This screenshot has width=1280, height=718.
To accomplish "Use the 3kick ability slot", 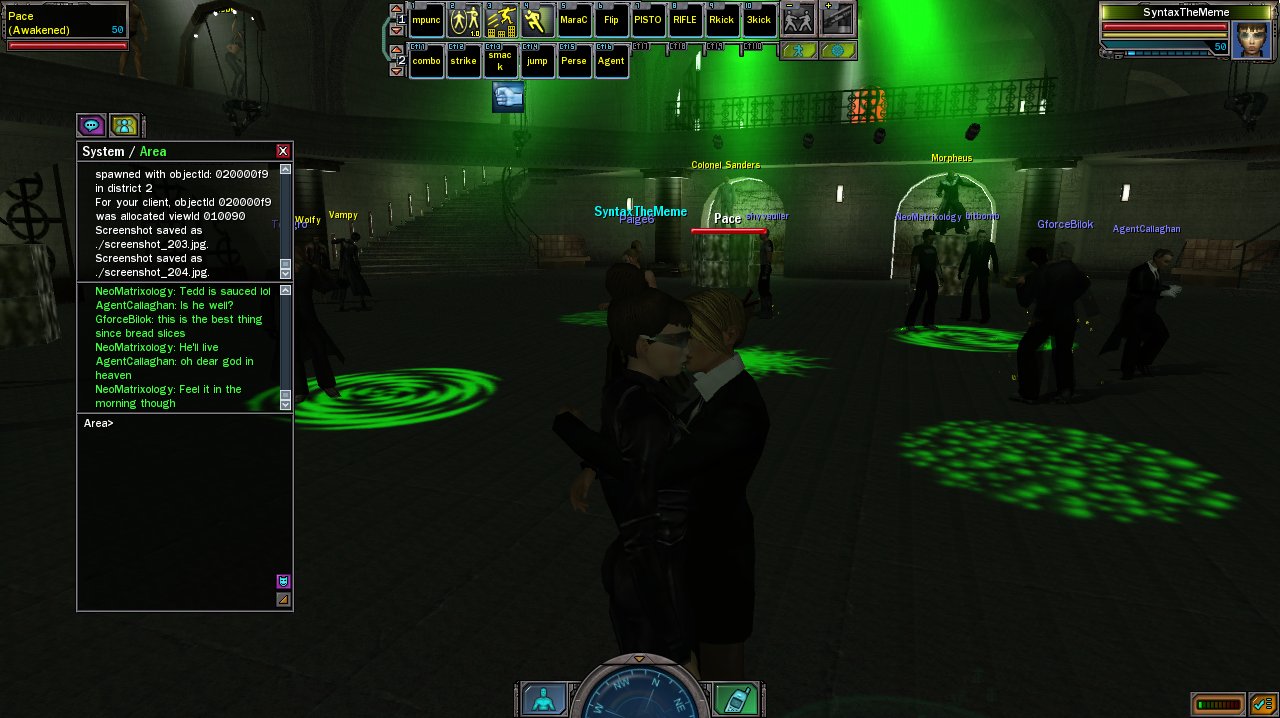I will pyautogui.click(x=759, y=20).
